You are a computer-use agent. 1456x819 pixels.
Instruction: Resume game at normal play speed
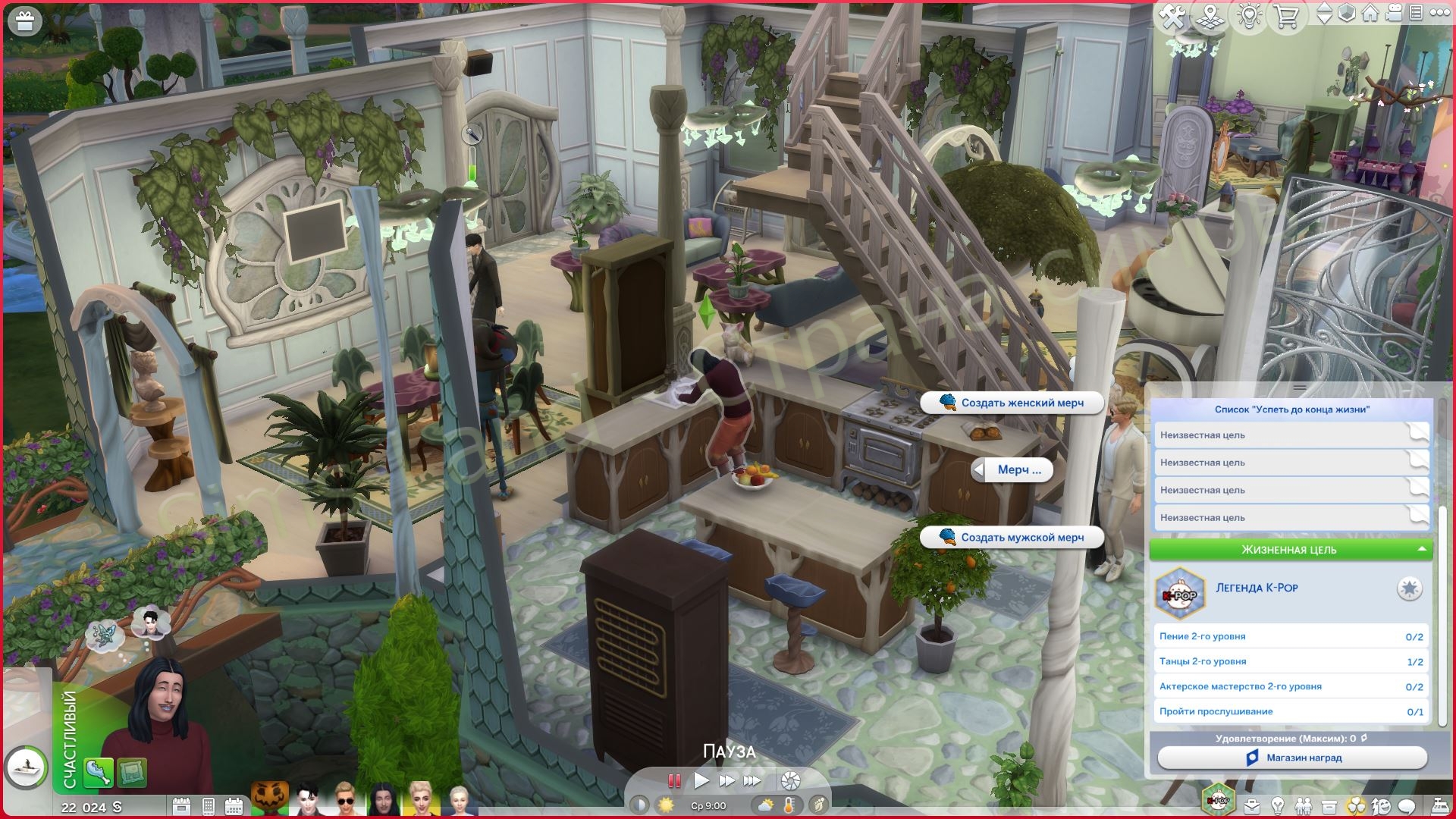(x=701, y=780)
